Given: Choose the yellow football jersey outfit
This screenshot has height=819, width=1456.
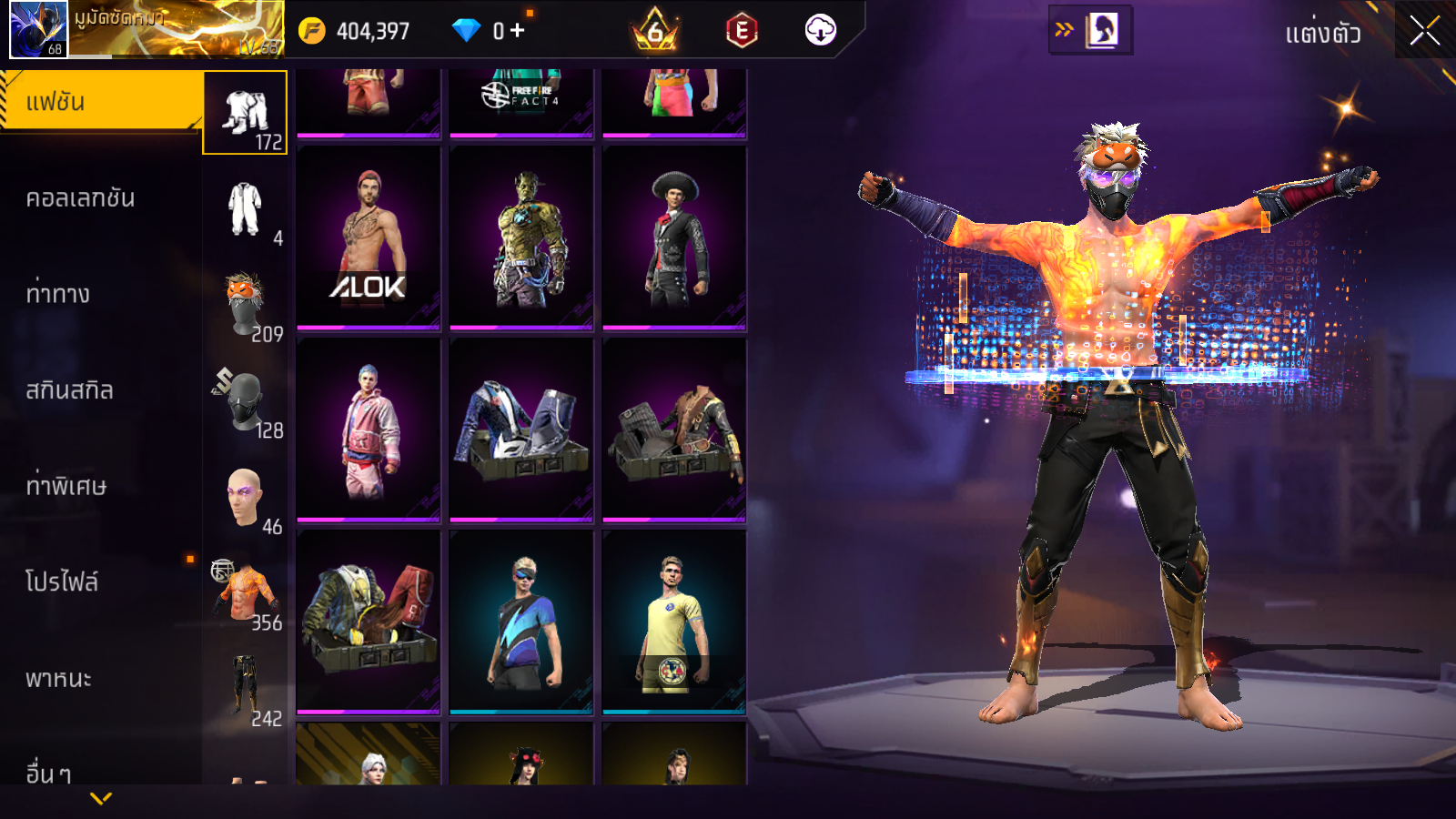Looking at the screenshot, I should (x=674, y=622).
